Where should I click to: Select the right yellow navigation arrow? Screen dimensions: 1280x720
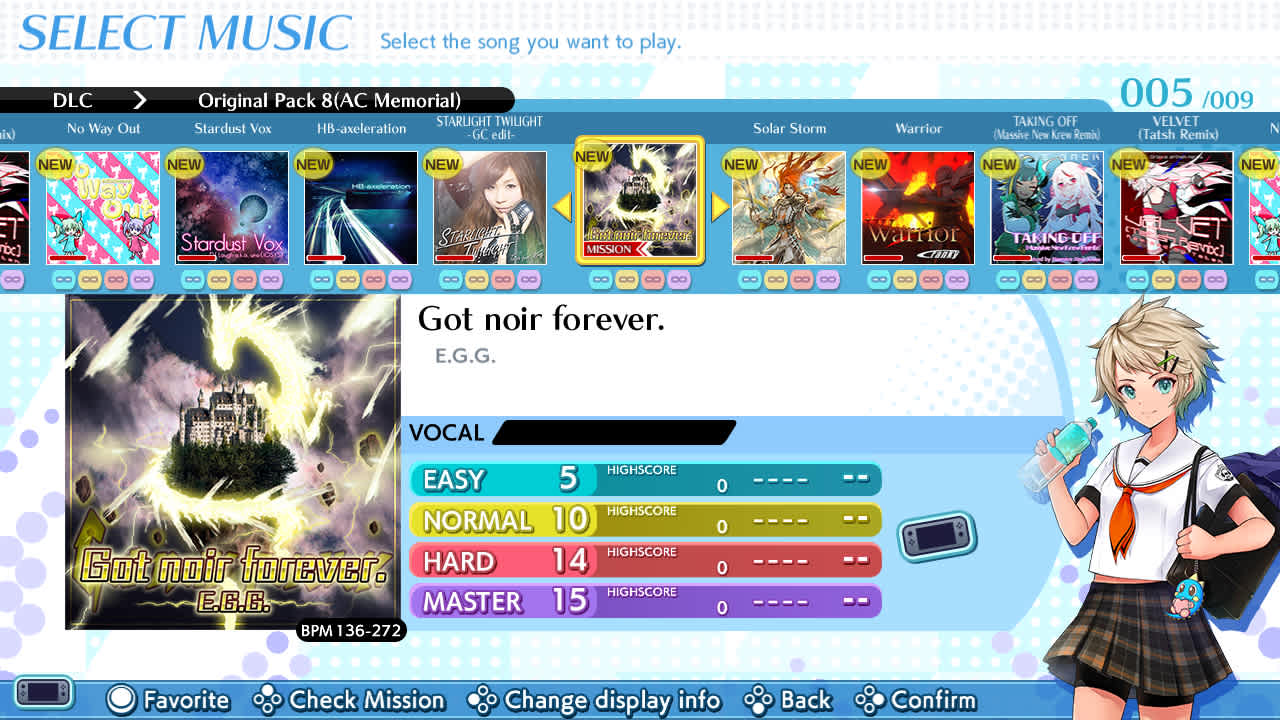tap(716, 206)
